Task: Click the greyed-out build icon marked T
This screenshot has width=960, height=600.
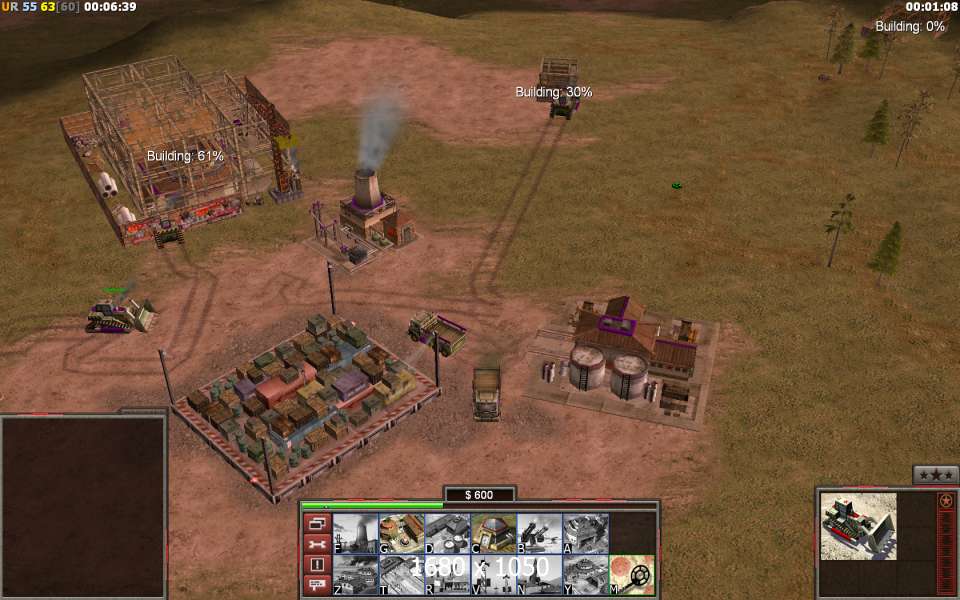Action: click(x=401, y=574)
